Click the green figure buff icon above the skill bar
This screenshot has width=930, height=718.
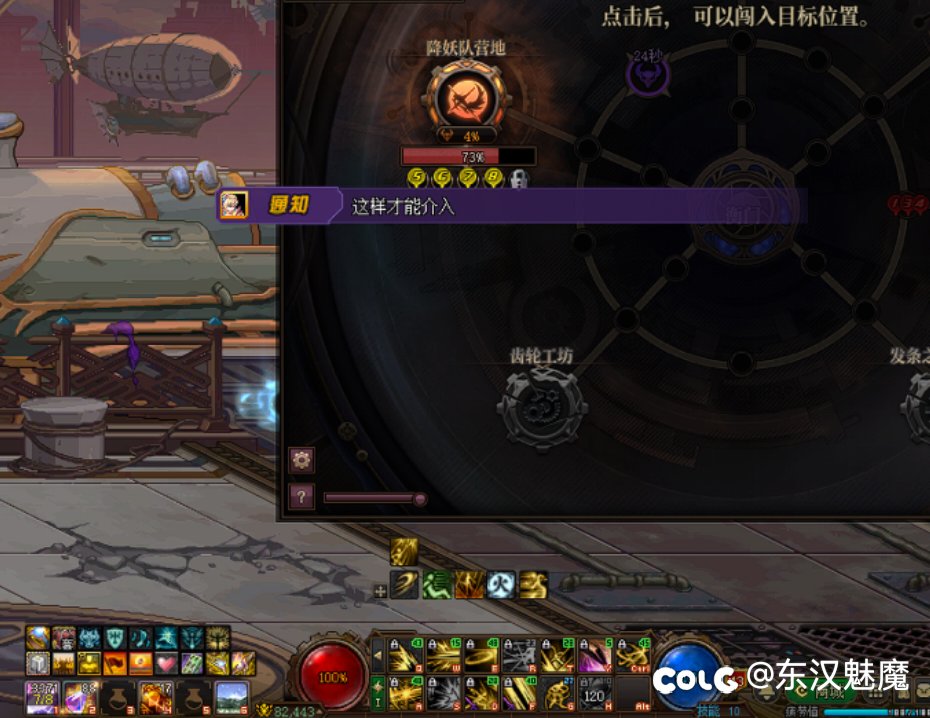[436, 585]
